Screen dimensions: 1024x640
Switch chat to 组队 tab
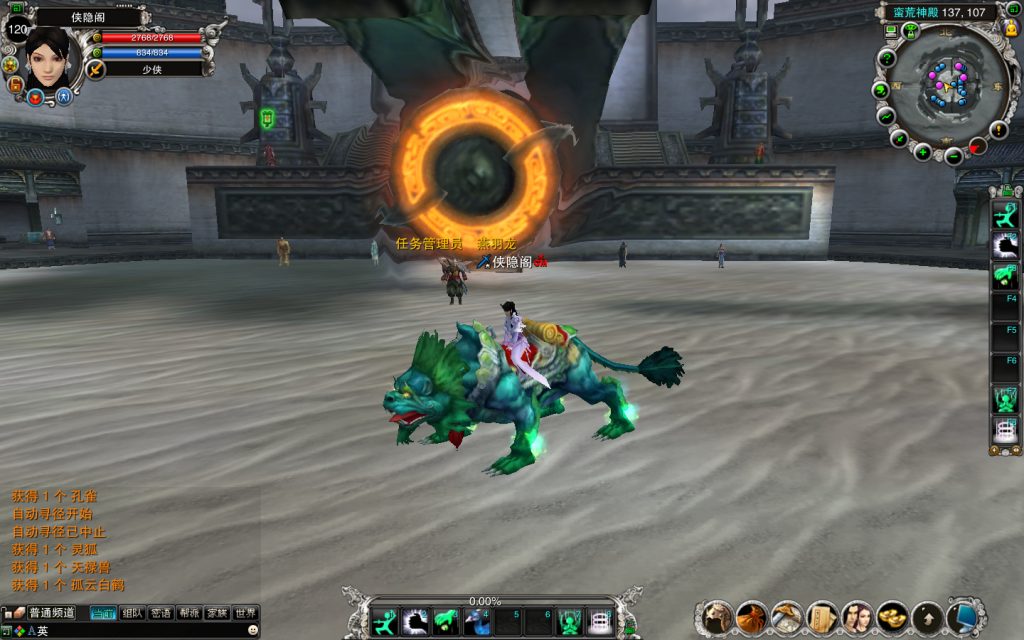pyautogui.click(x=132, y=613)
